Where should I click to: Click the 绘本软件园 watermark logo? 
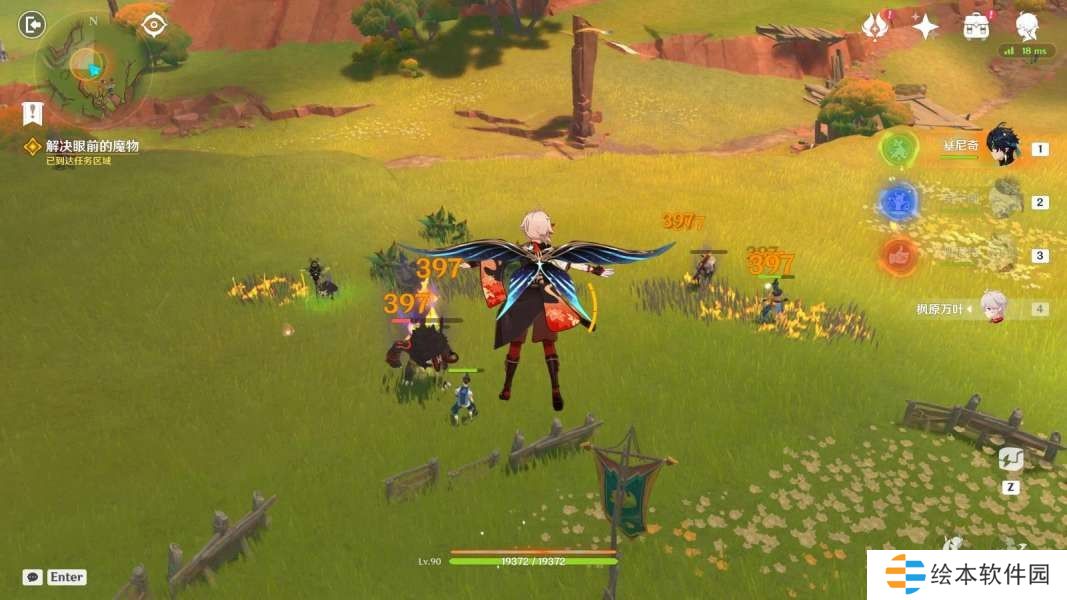point(966,575)
